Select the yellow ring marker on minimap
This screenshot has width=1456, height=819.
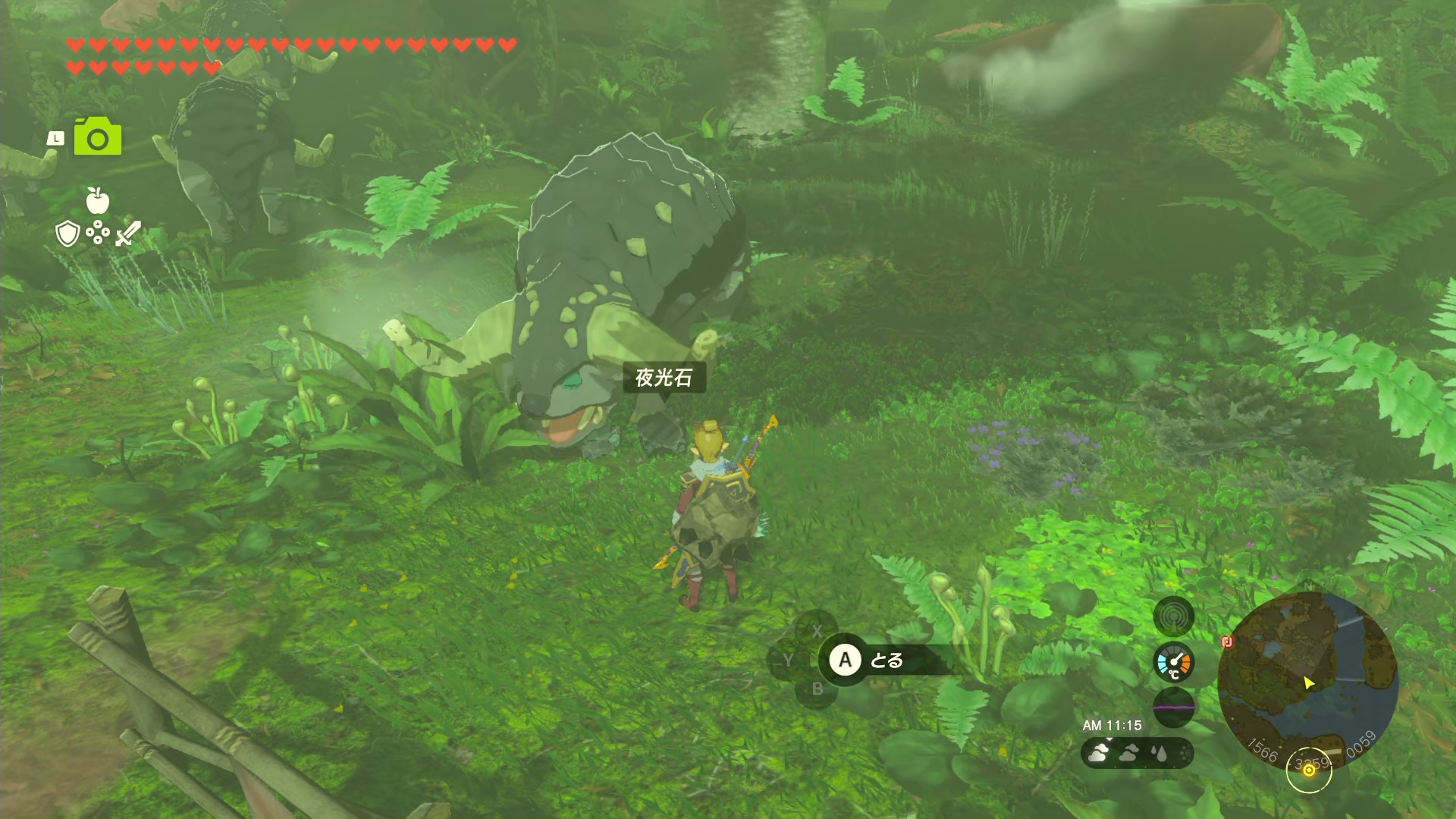click(x=1309, y=770)
